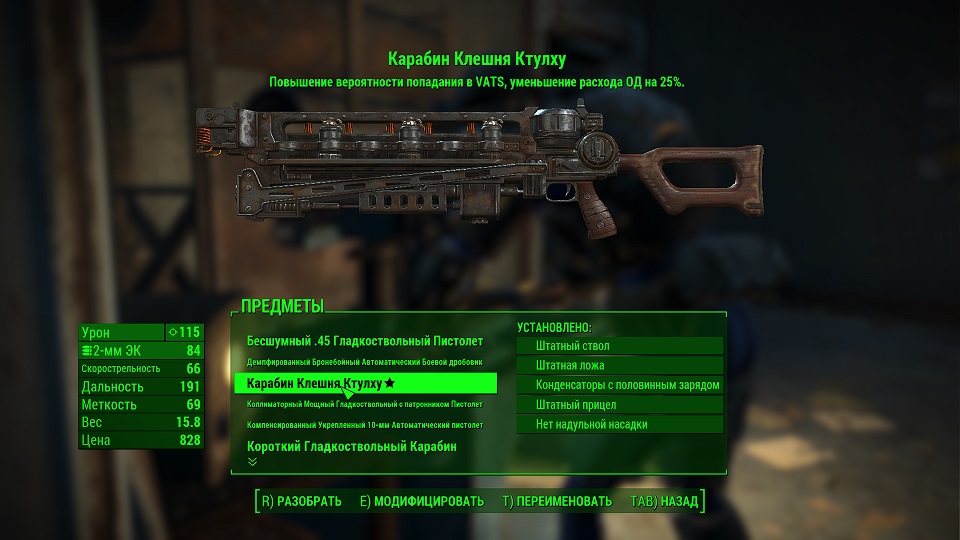Select the Нет надульной насадки slot
This screenshot has width=960, height=540.
point(619,424)
